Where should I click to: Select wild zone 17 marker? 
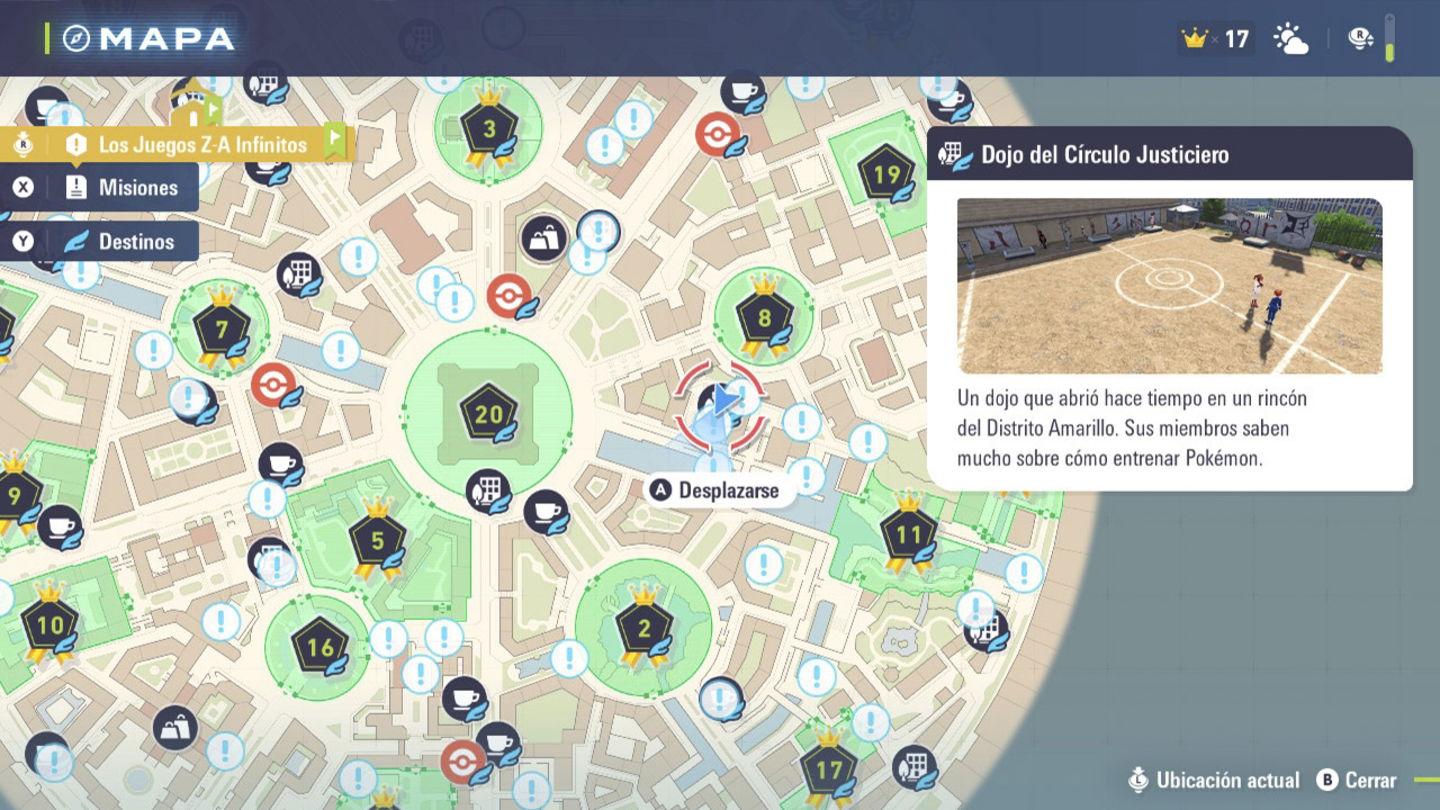click(828, 770)
